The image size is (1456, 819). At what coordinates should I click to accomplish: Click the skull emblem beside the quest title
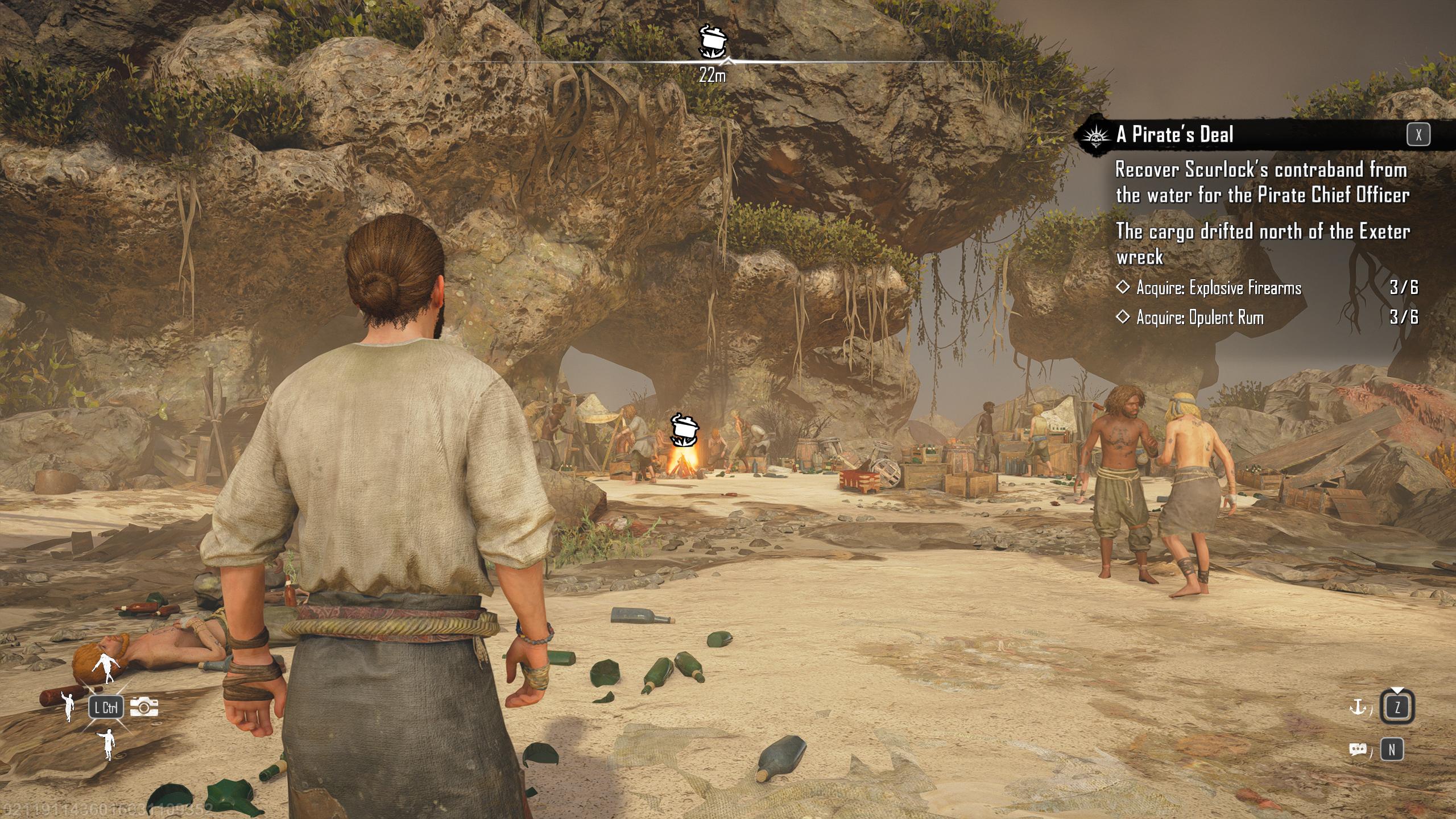click(x=1096, y=135)
